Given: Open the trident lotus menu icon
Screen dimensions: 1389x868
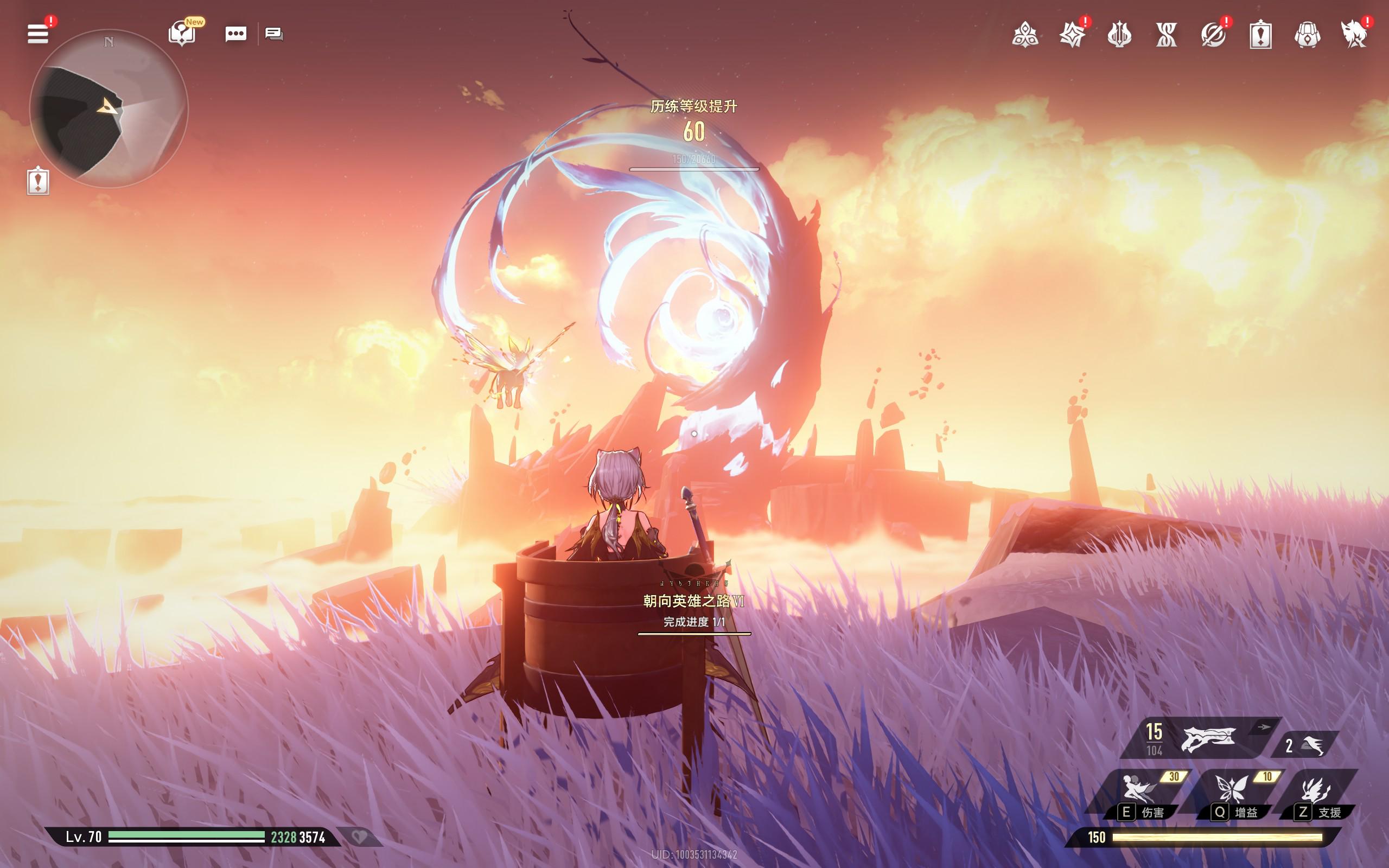Looking at the screenshot, I should pyautogui.click(x=1119, y=35).
